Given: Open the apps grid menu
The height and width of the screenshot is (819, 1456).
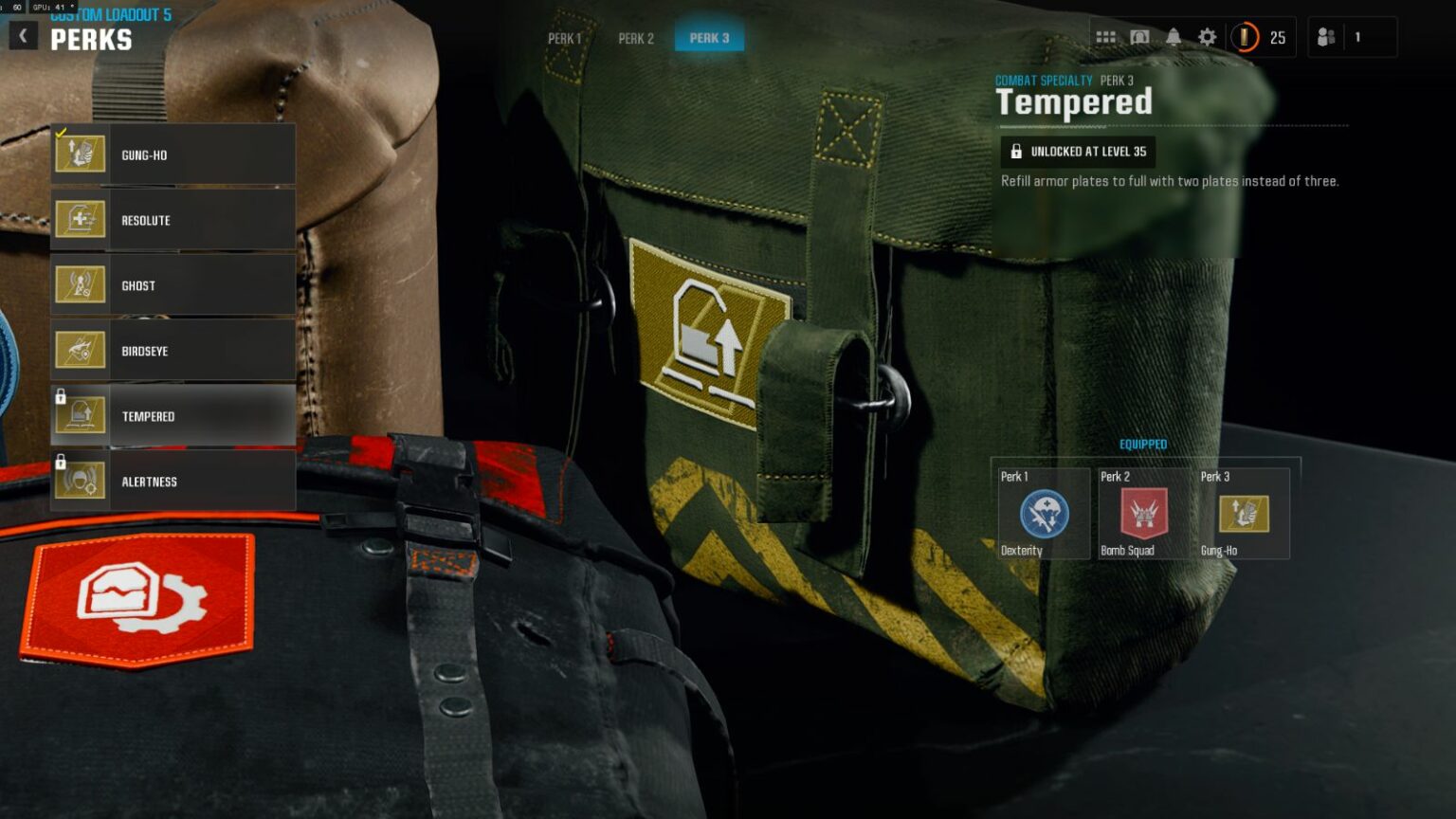Looking at the screenshot, I should click(x=1104, y=37).
